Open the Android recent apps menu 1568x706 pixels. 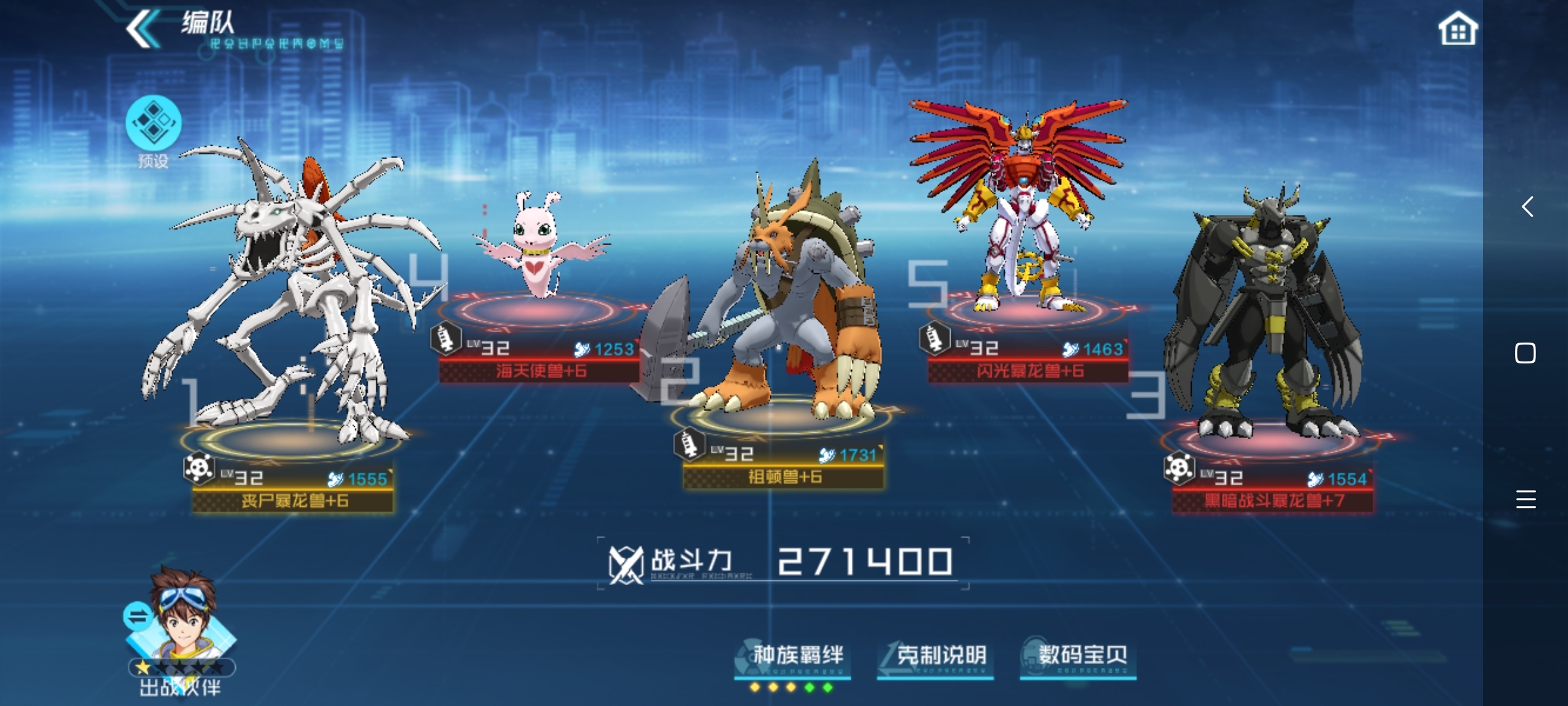(1526, 499)
